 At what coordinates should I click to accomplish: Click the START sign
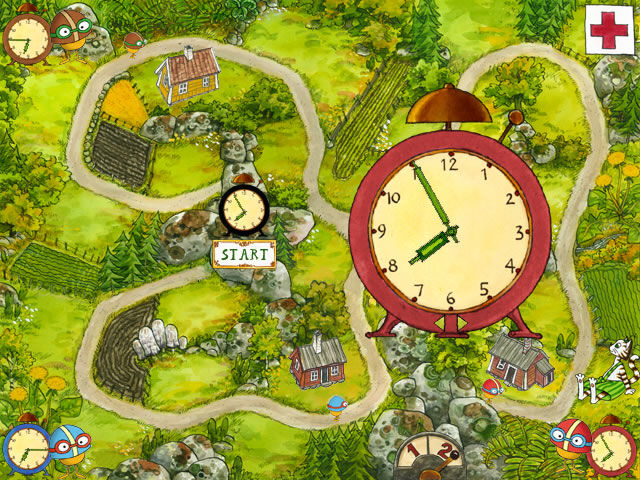click(x=244, y=254)
